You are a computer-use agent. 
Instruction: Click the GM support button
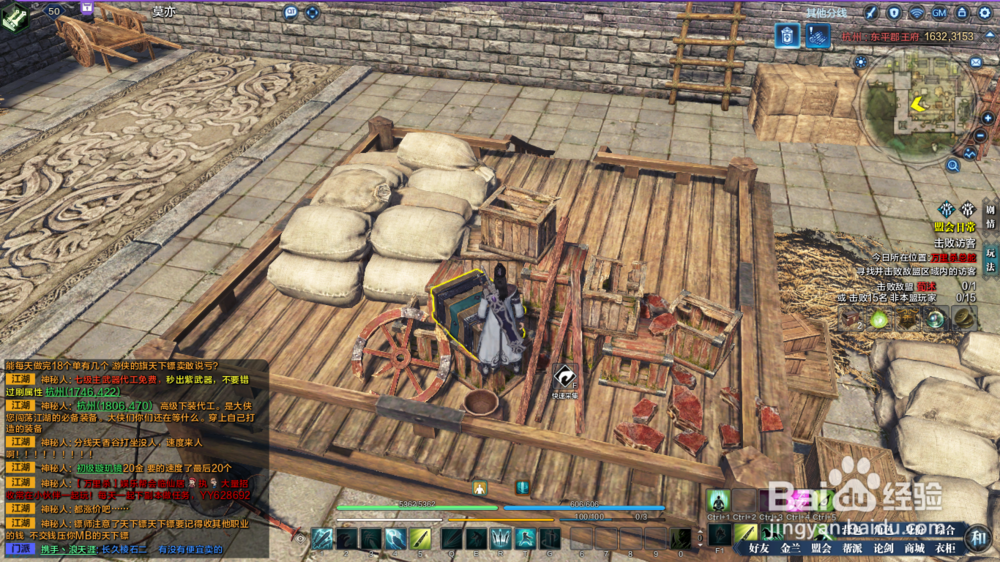(x=939, y=12)
